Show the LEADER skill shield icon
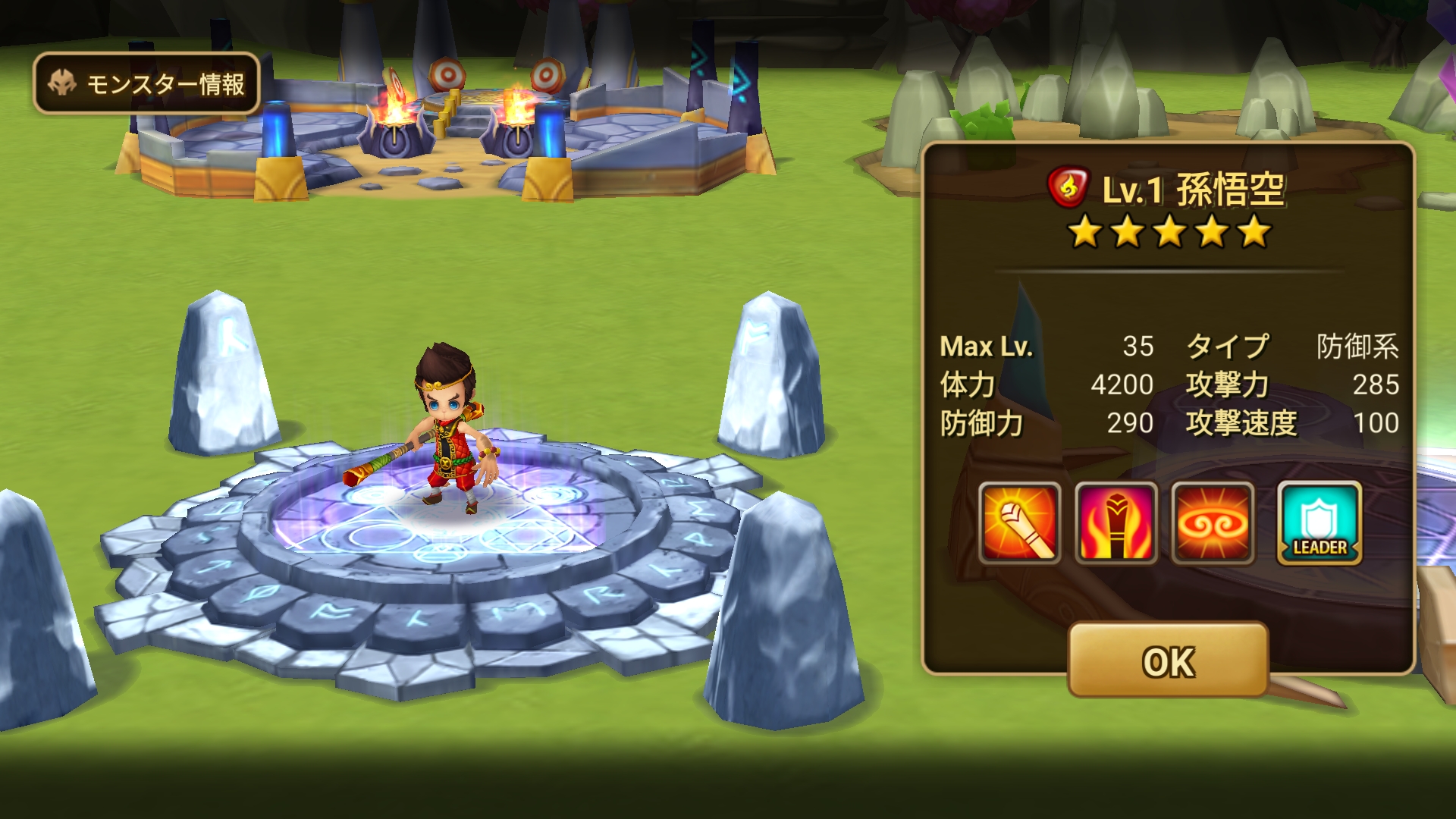 coord(1319,523)
